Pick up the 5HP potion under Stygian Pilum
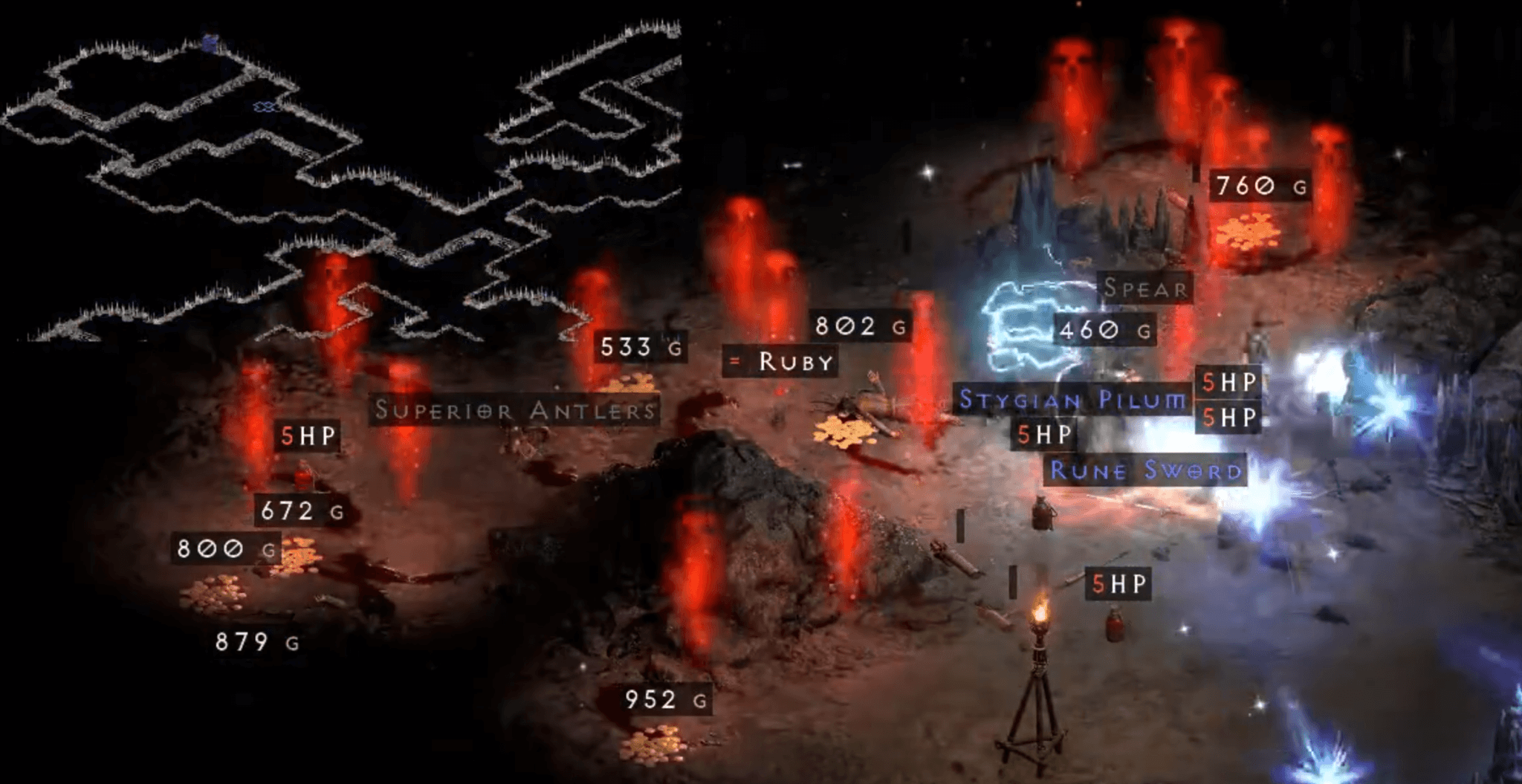Image resolution: width=1522 pixels, height=784 pixels. (1042, 434)
